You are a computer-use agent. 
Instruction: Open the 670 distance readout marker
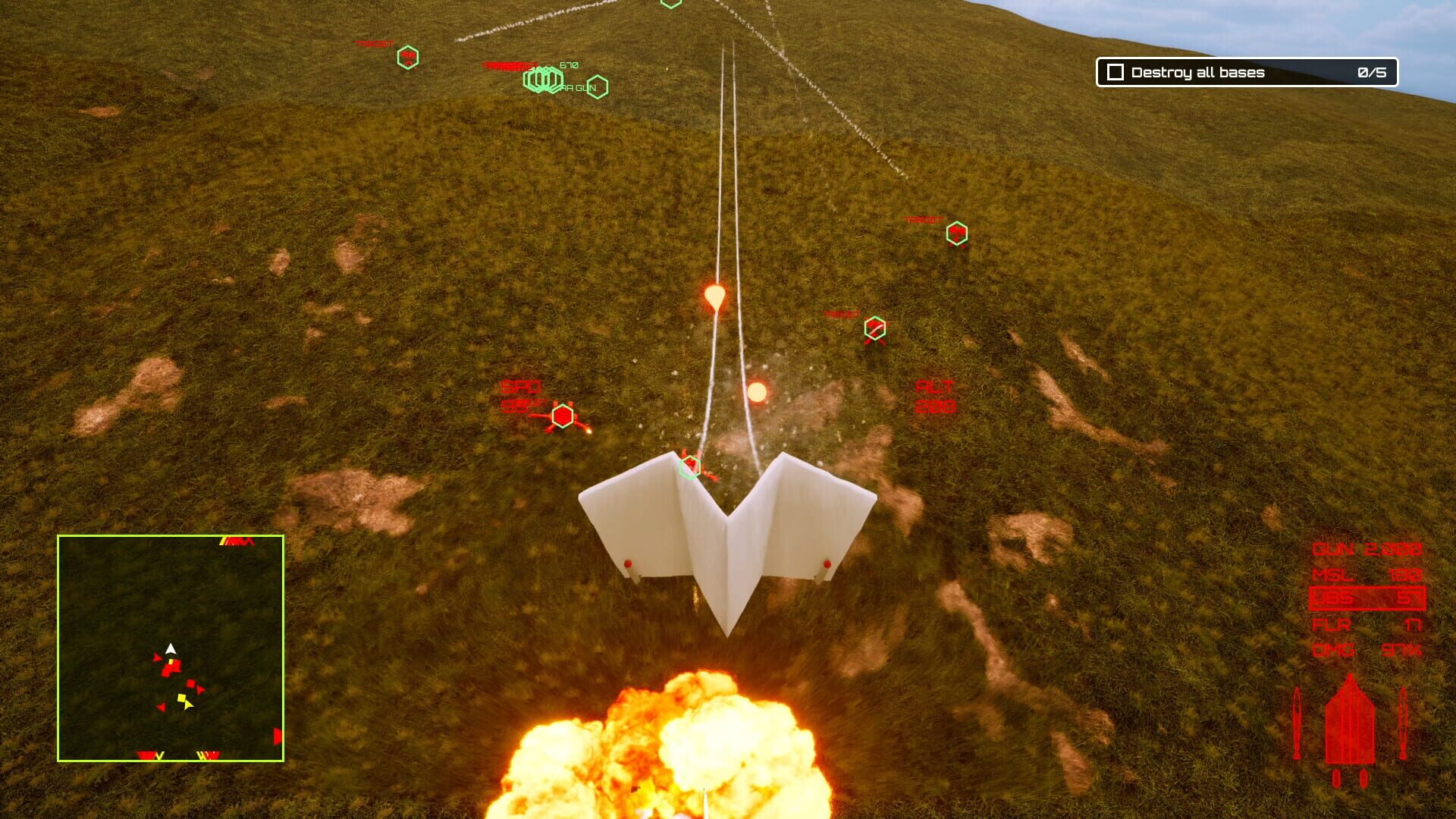point(569,66)
